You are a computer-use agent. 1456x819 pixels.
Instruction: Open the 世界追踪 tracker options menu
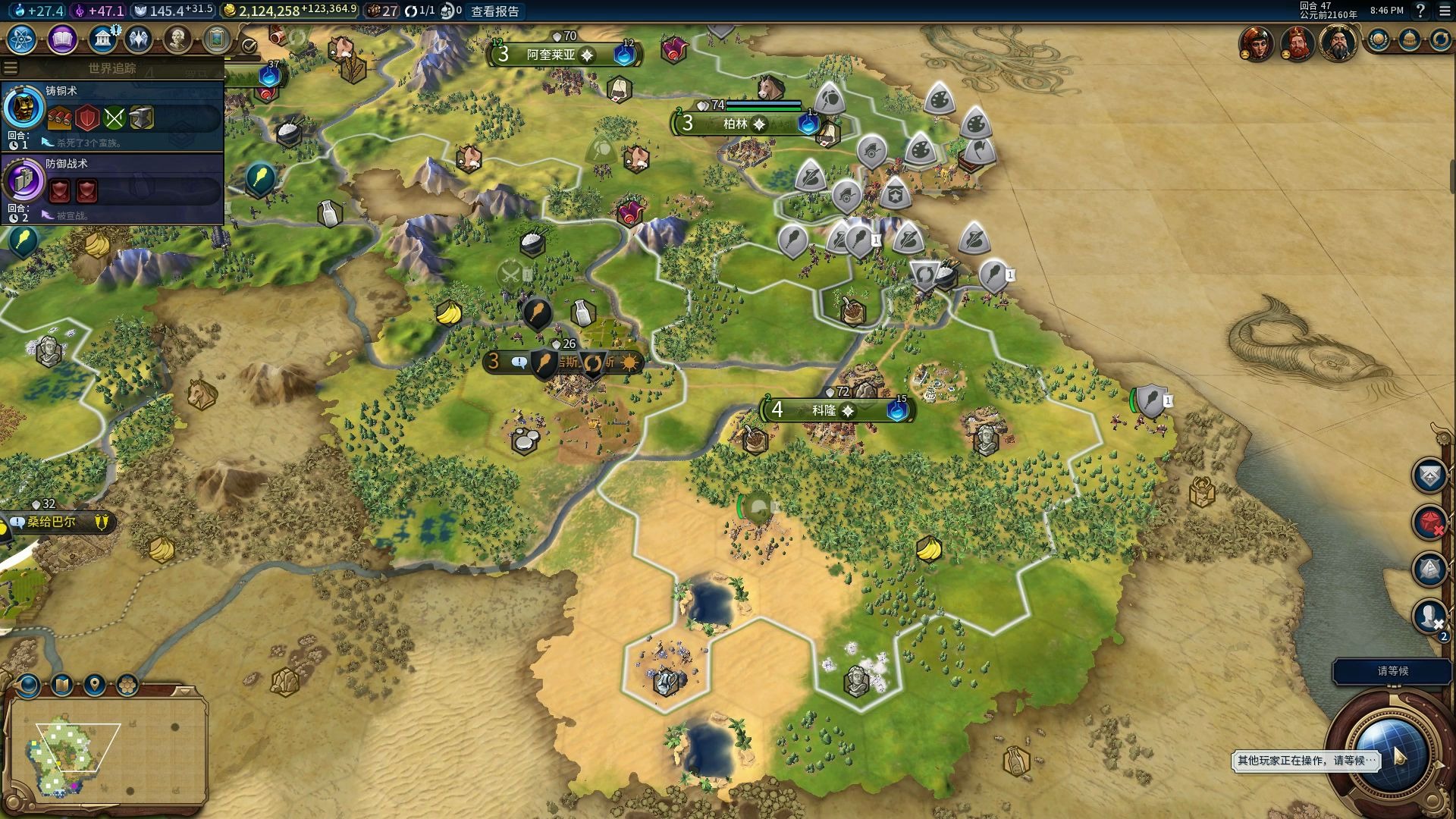point(10,68)
